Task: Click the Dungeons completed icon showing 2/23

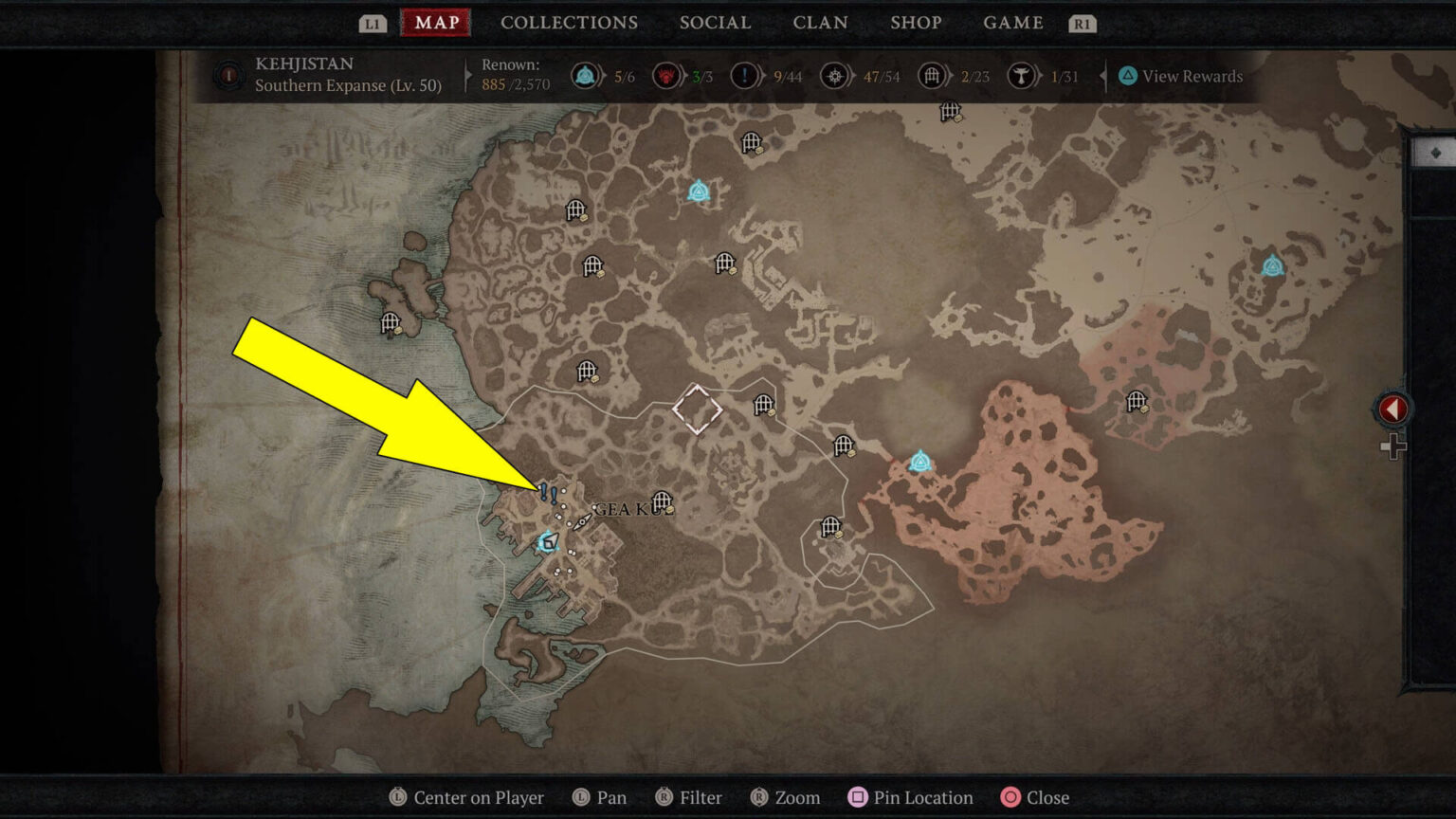Action: 932,76
